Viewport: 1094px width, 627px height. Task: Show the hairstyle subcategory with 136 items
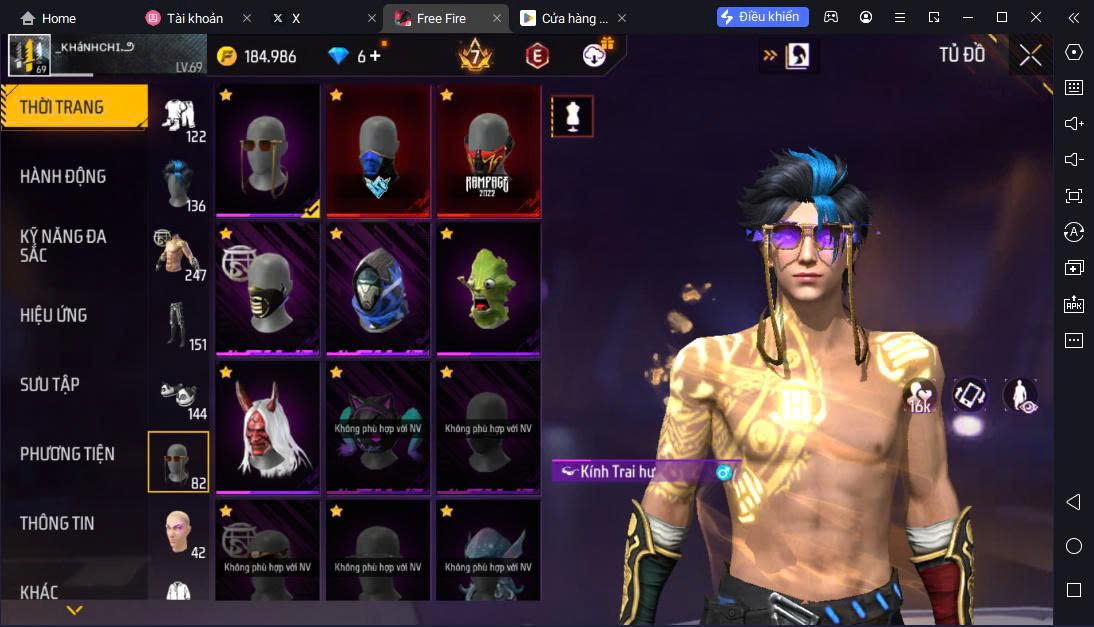179,186
